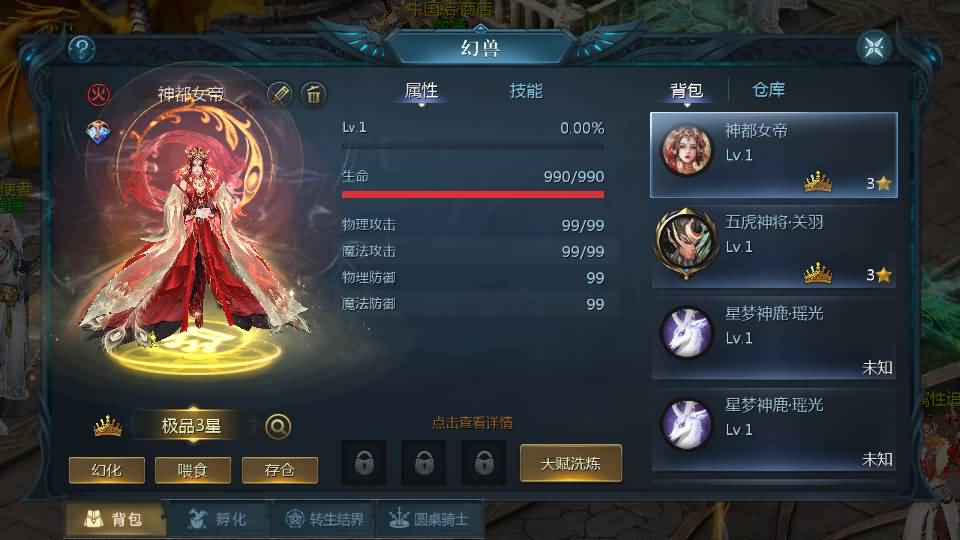
Task: Choose 五虎神将·关羽 from the list
Action: pos(774,246)
